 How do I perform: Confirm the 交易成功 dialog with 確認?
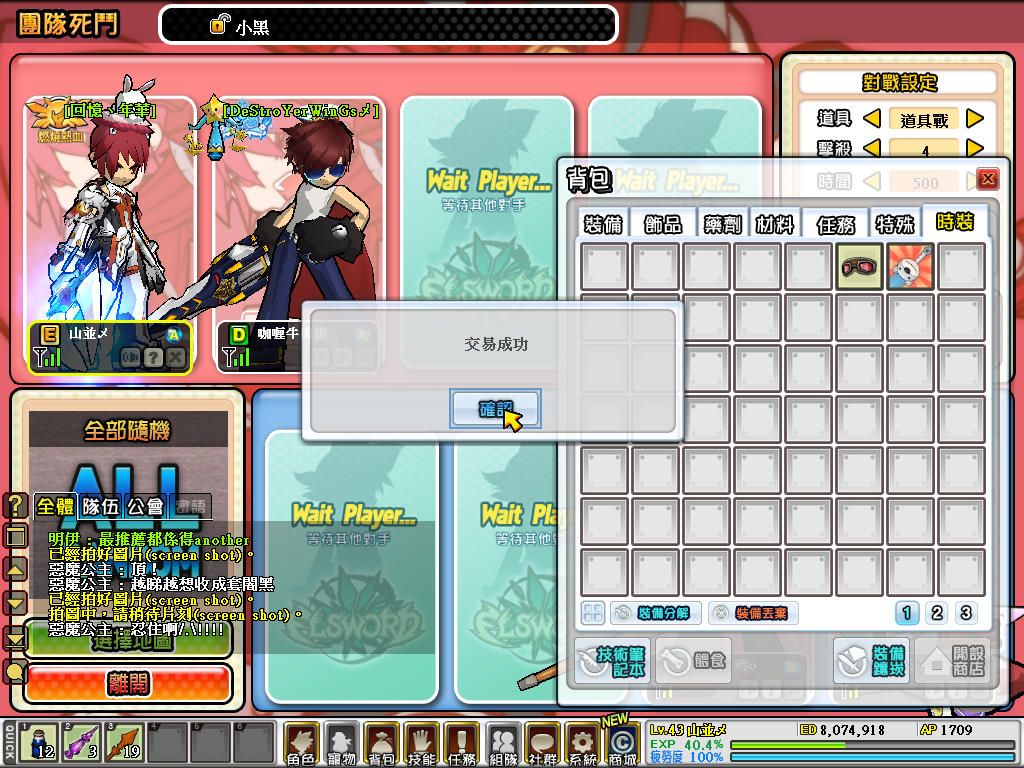(496, 409)
